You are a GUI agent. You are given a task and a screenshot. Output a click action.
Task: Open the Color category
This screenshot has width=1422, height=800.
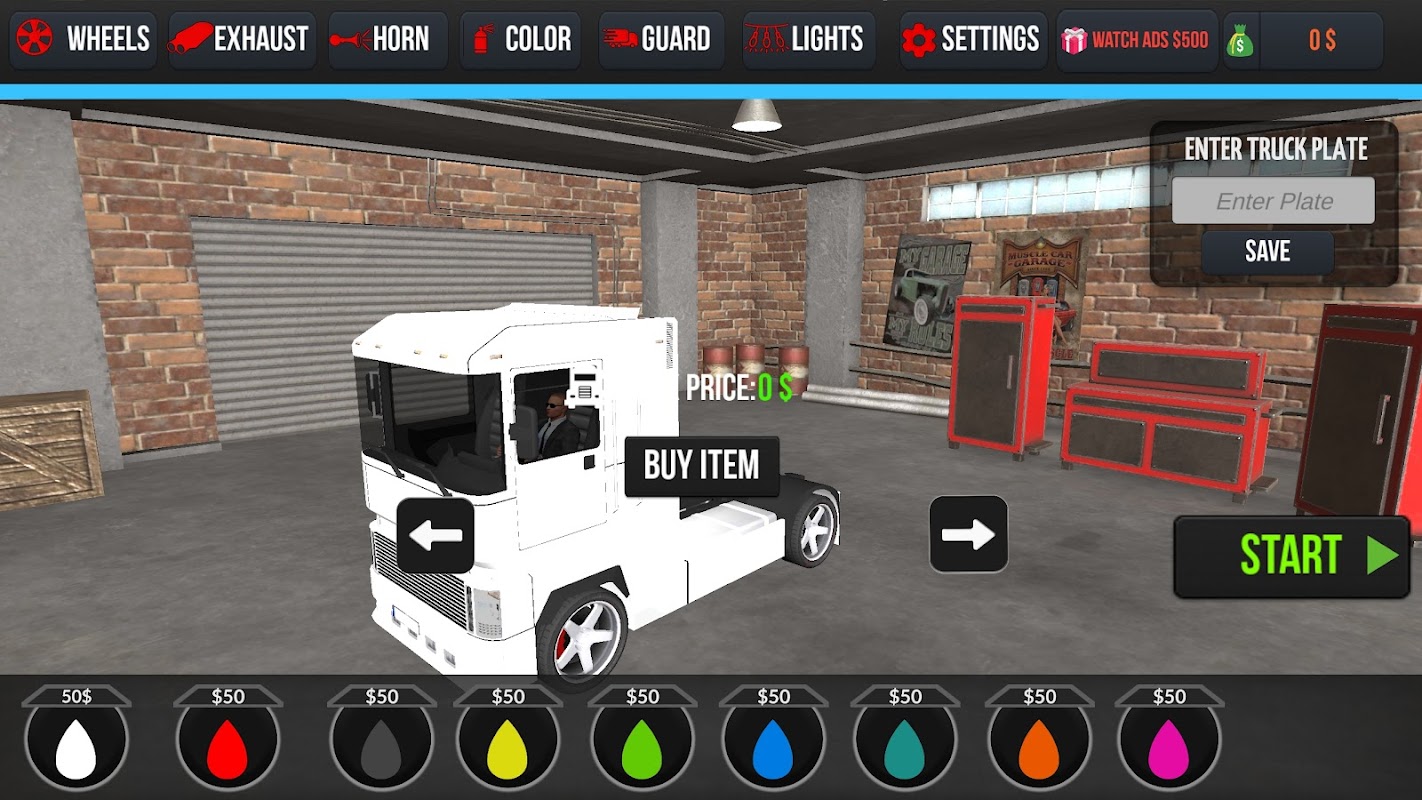click(520, 40)
